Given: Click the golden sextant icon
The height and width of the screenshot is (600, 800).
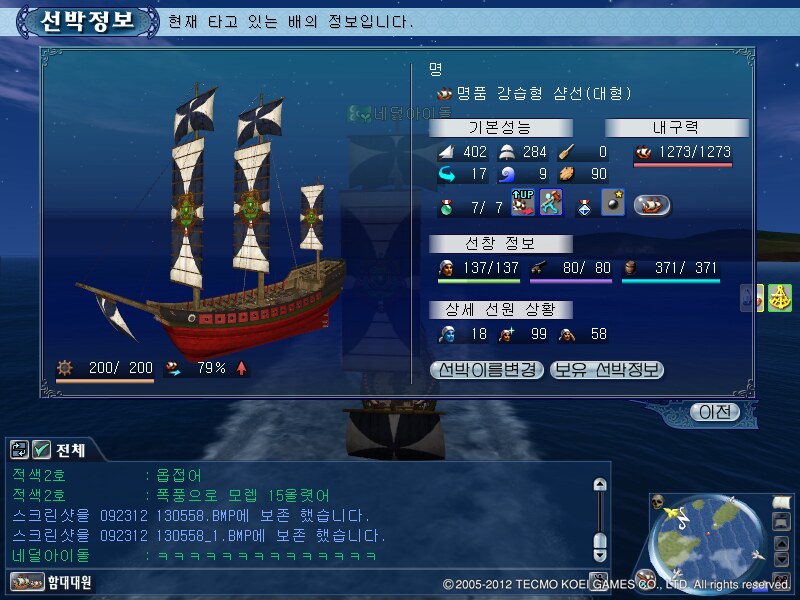Looking at the screenshot, I should [x=780, y=298].
